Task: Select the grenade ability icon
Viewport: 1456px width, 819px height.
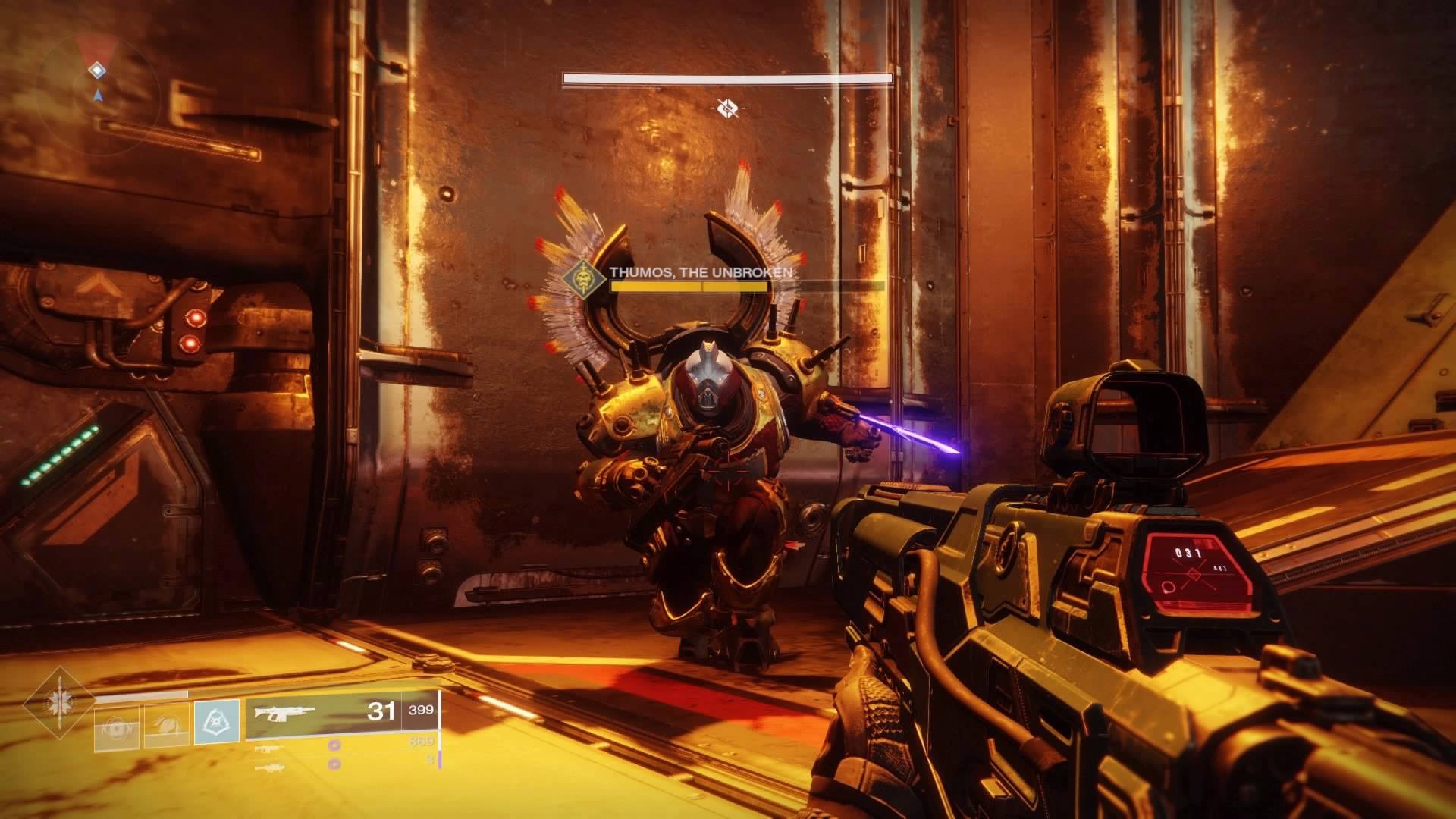Action: click(117, 726)
